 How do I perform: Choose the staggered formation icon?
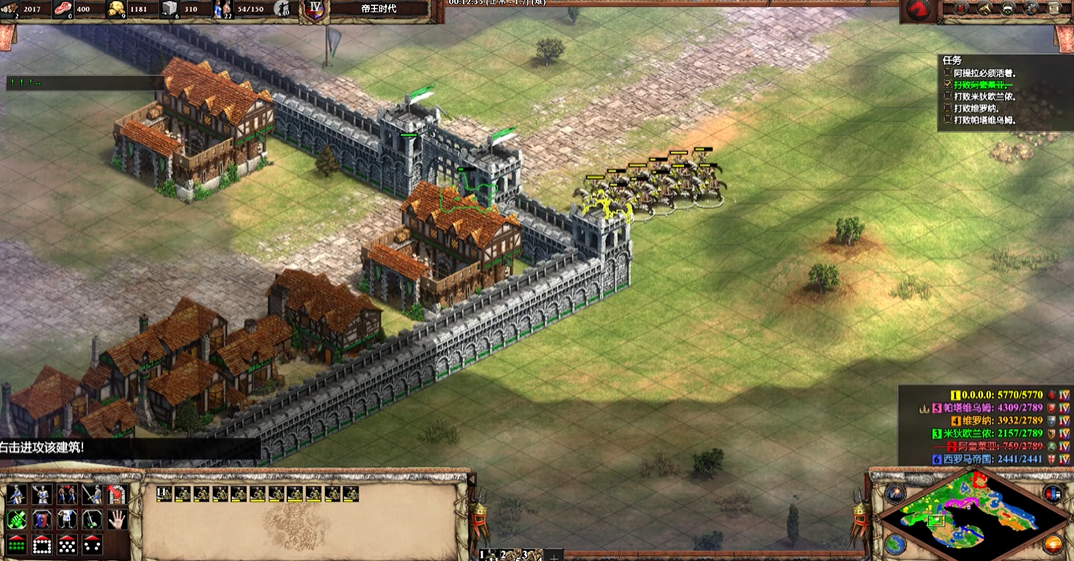click(66, 545)
